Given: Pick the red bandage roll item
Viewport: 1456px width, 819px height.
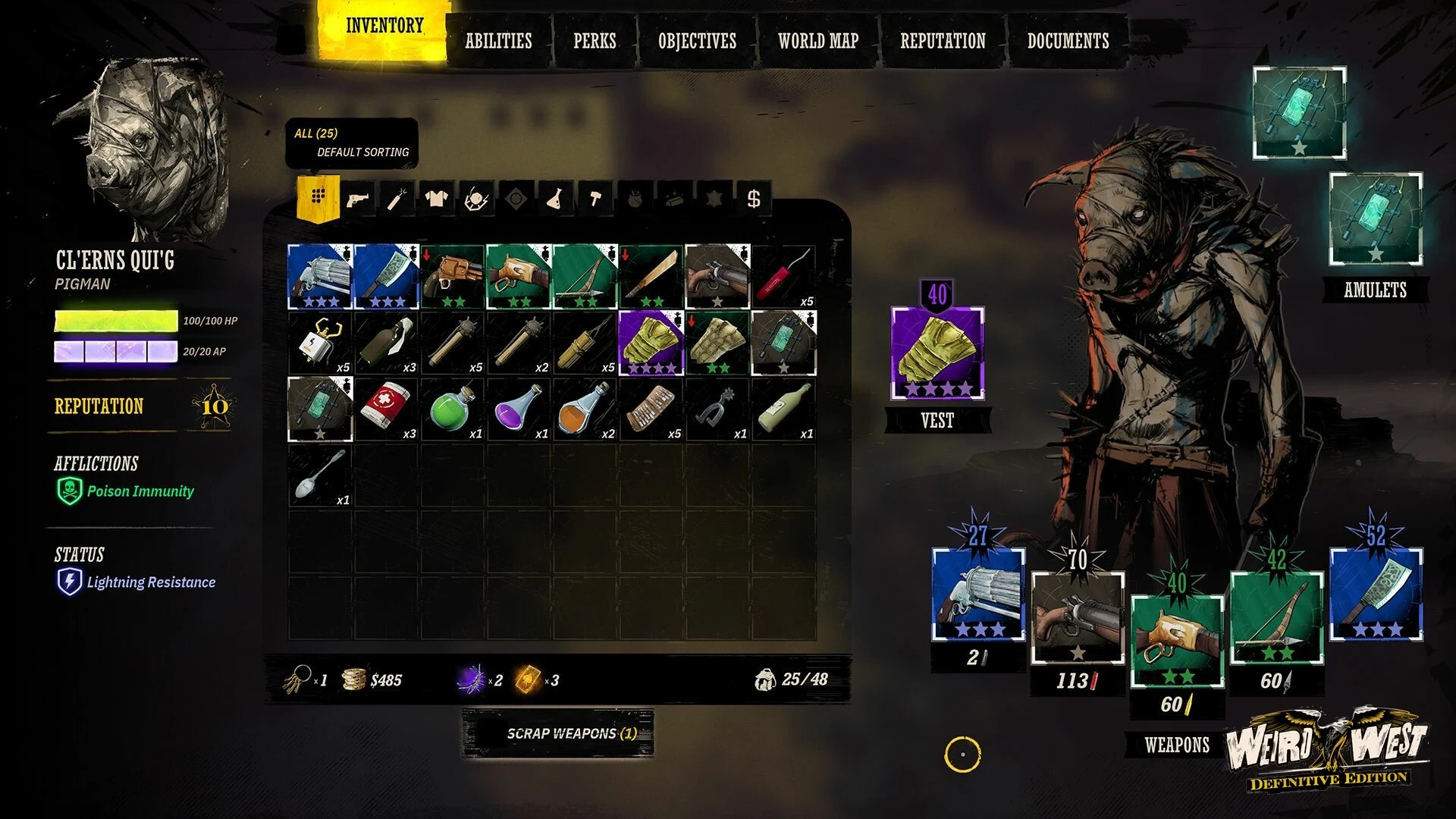Looking at the screenshot, I should click(x=386, y=409).
